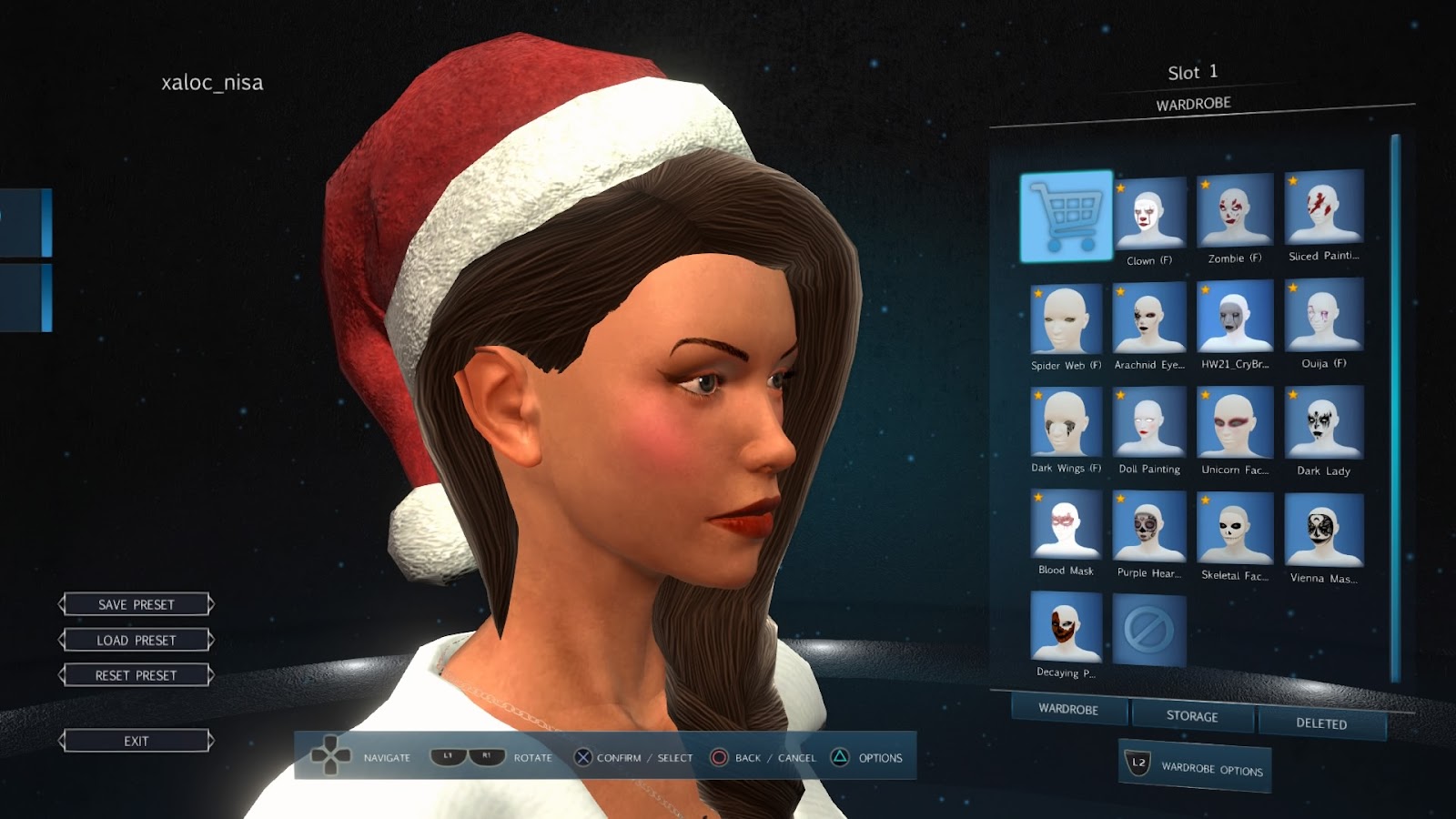The image size is (1456, 819).
Task: Click the Save Preset button
Action: [136, 604]
